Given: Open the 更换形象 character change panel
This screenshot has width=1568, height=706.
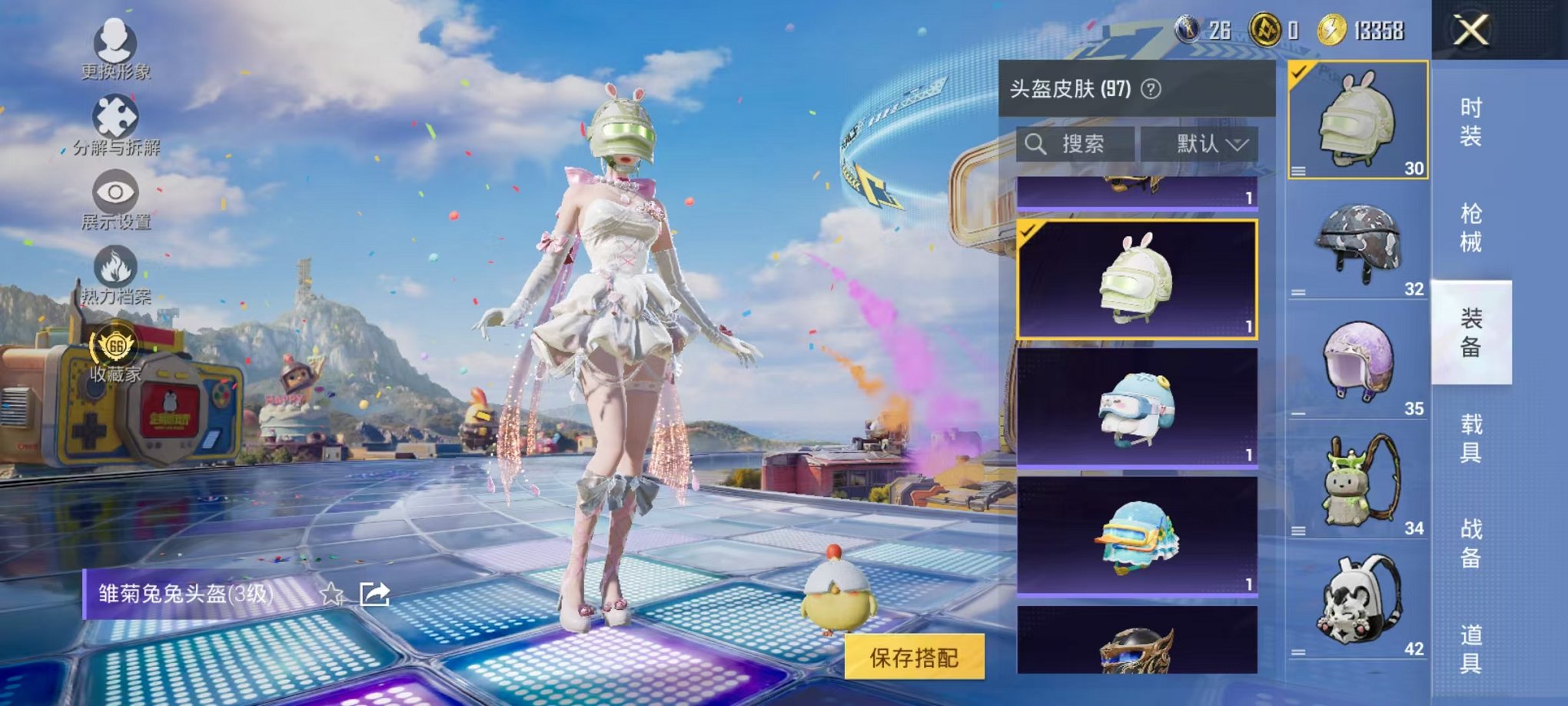Looking at the screenshot, I should (x=114, y=42).
